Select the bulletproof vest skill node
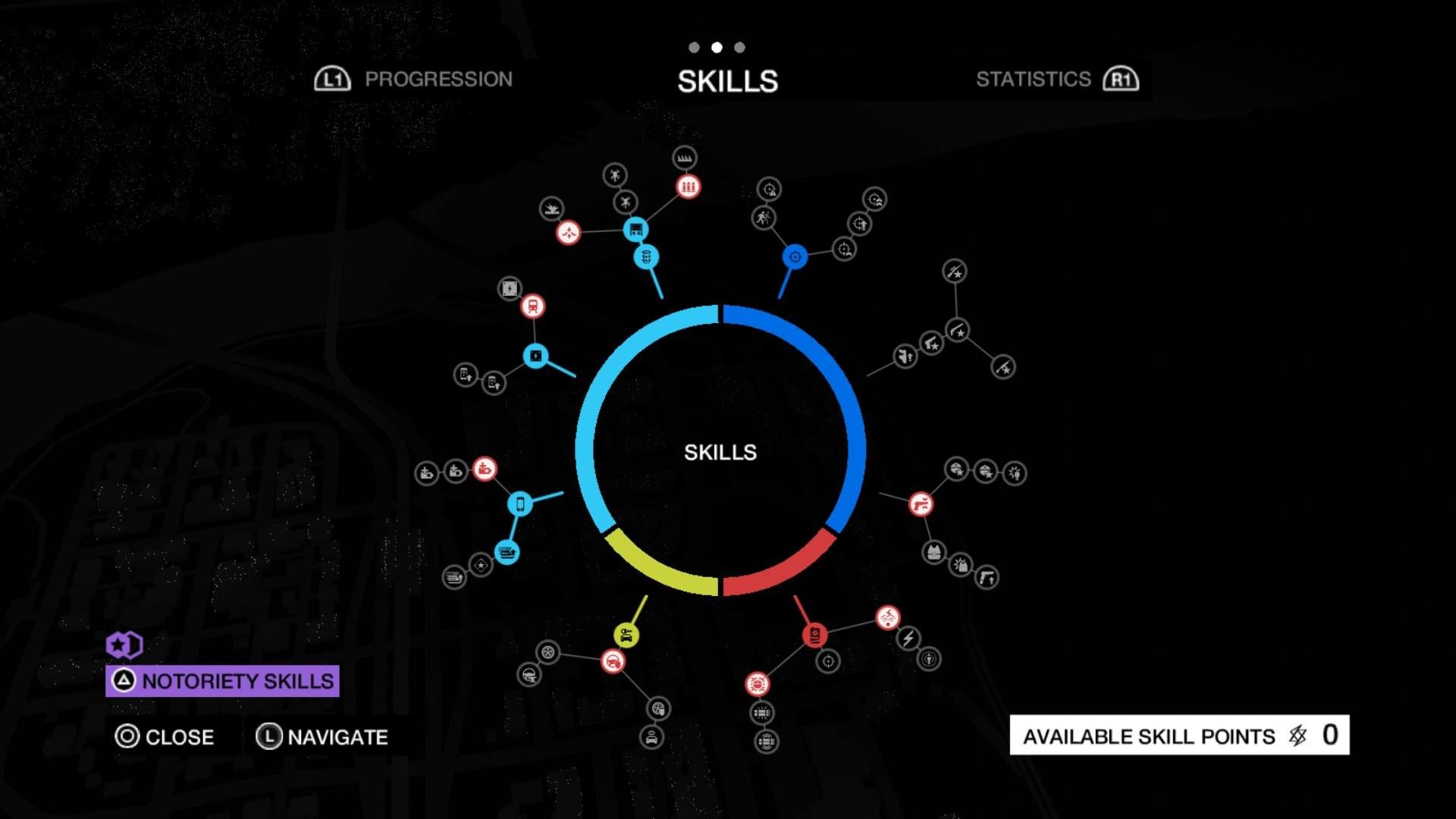 (x=934, y=552)
